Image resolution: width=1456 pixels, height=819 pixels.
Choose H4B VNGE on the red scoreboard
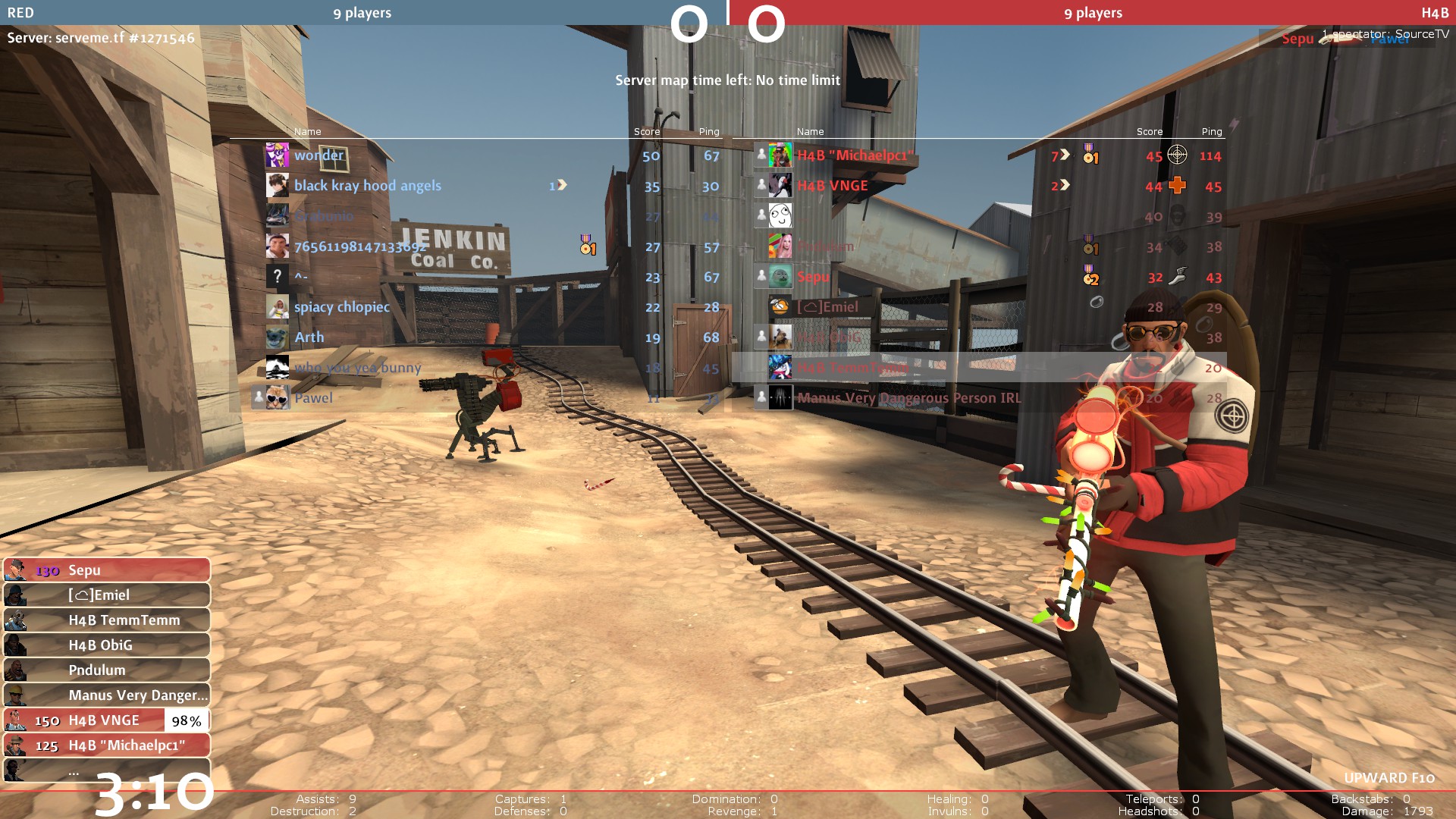point(832,186)
